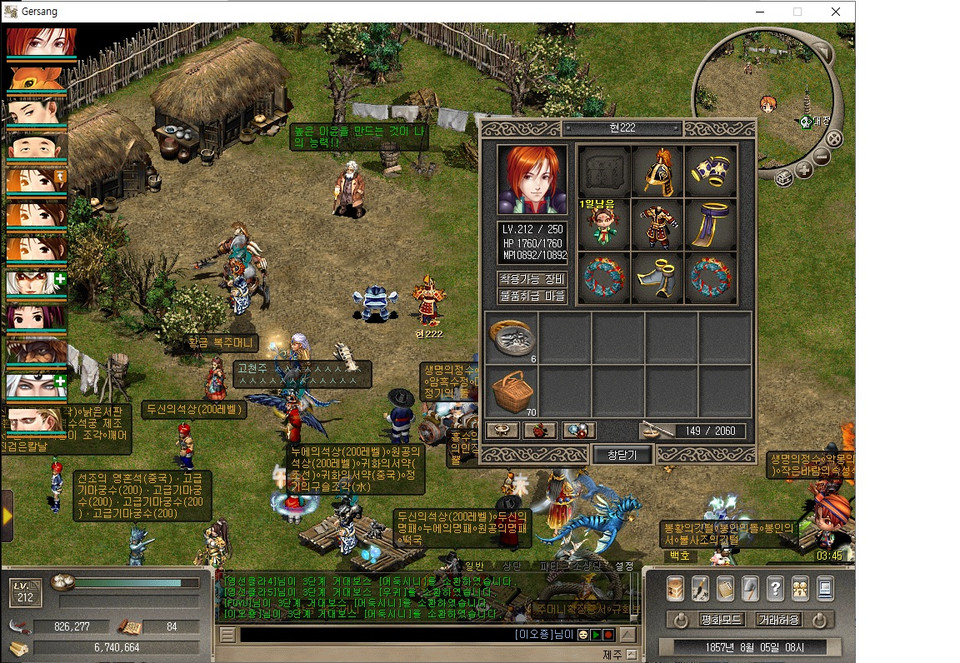Select the wicker basket item stack of 70

click(x=511, y=391)
